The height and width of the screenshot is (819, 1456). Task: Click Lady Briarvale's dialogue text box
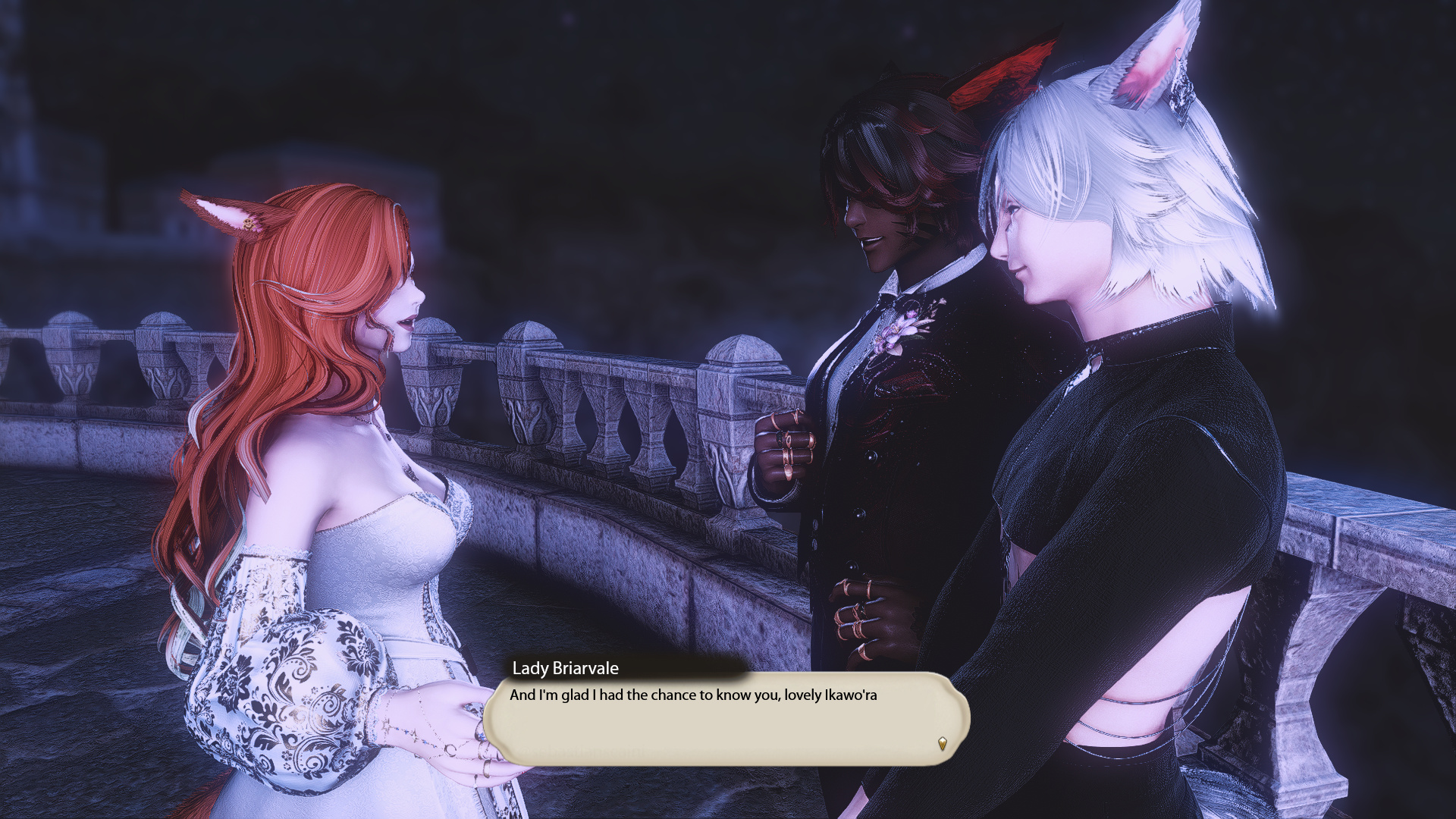[726, 718]
